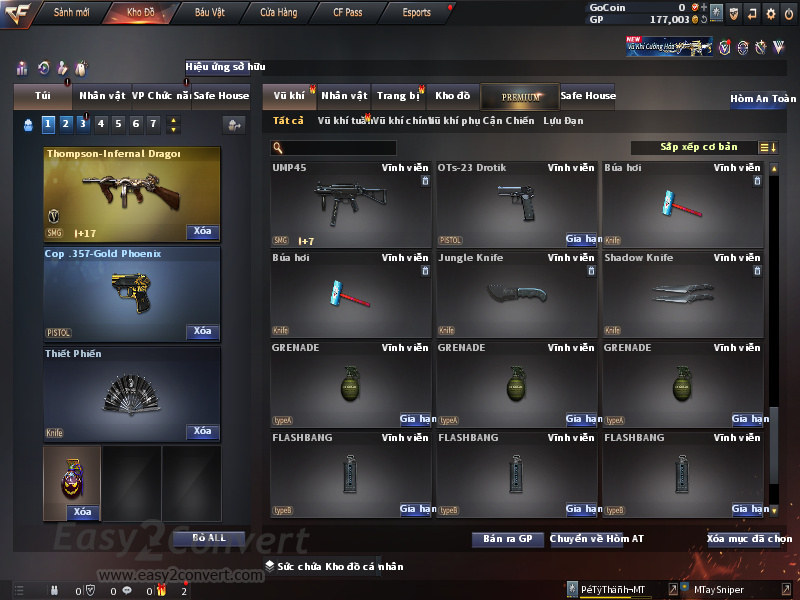Switch to the Báu Vật tab
The image size is (800, 600).
209,13
